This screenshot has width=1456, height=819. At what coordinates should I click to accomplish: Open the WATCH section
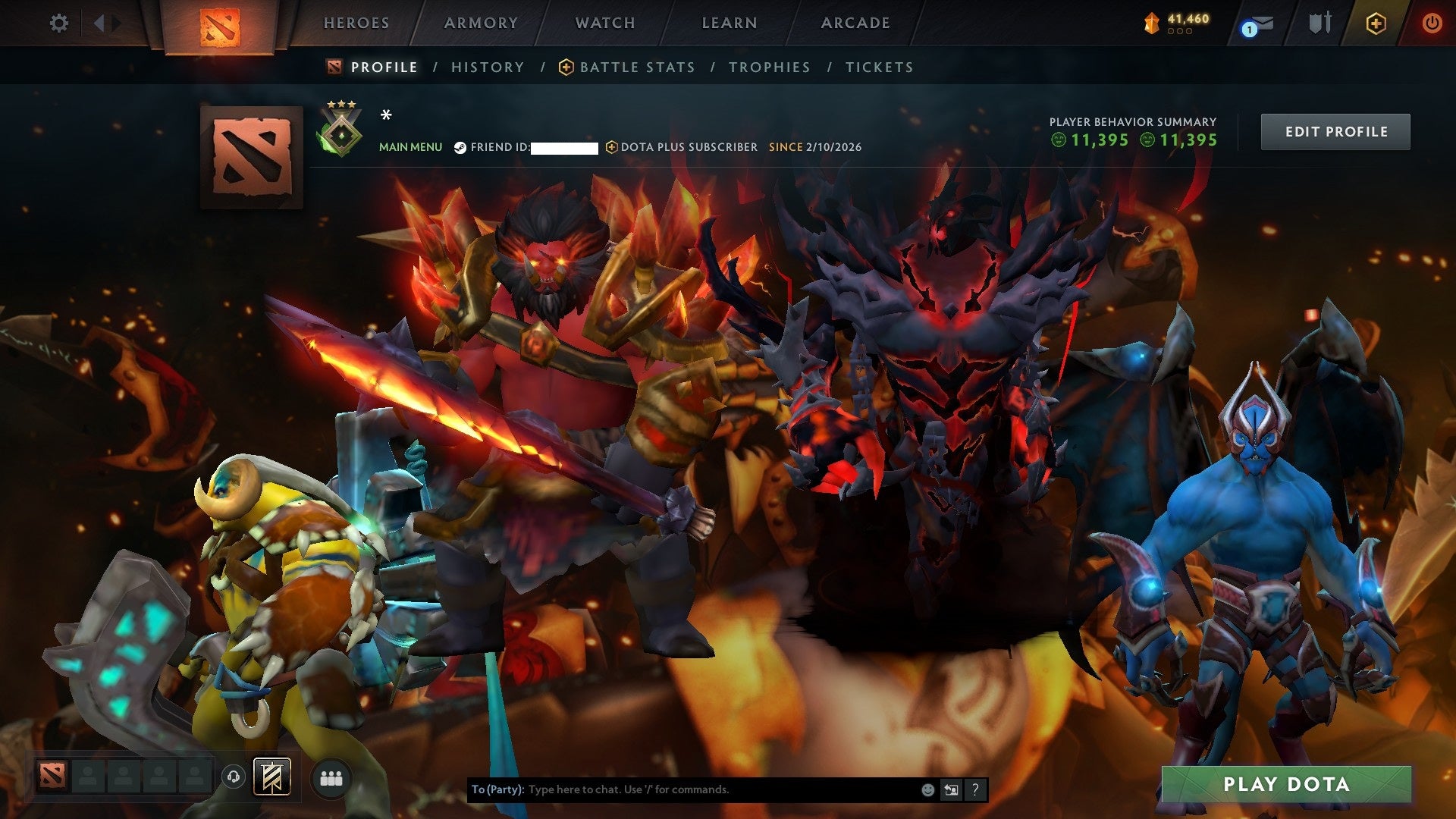(604, 23)
